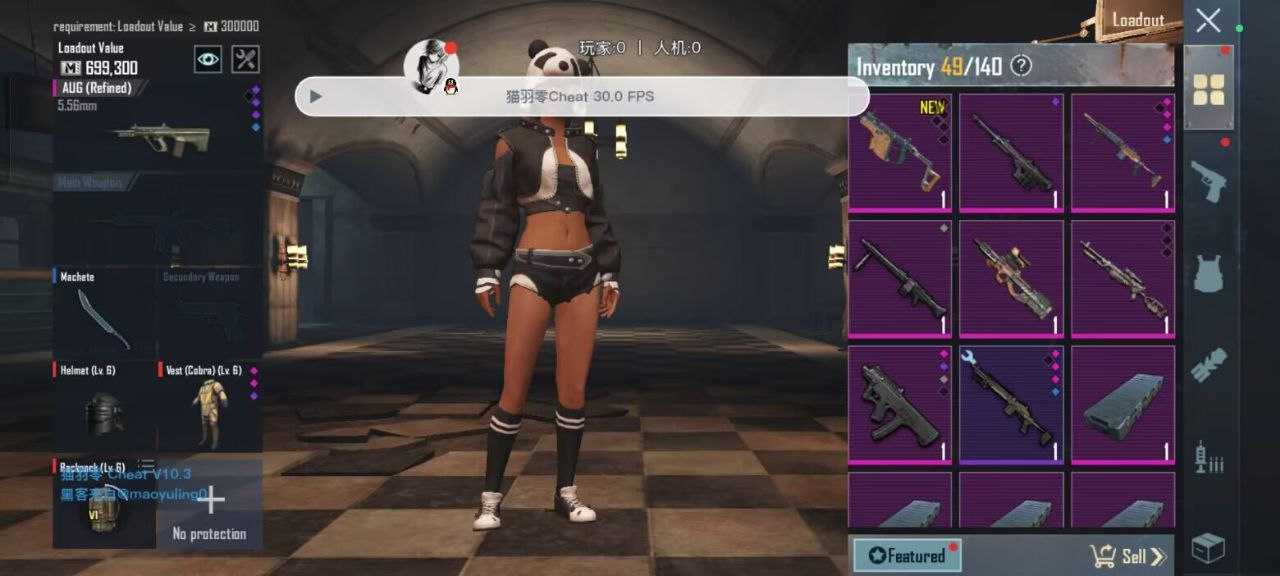Close the loadout screen with the X

pyautogui.click(x=1208, y=21)
